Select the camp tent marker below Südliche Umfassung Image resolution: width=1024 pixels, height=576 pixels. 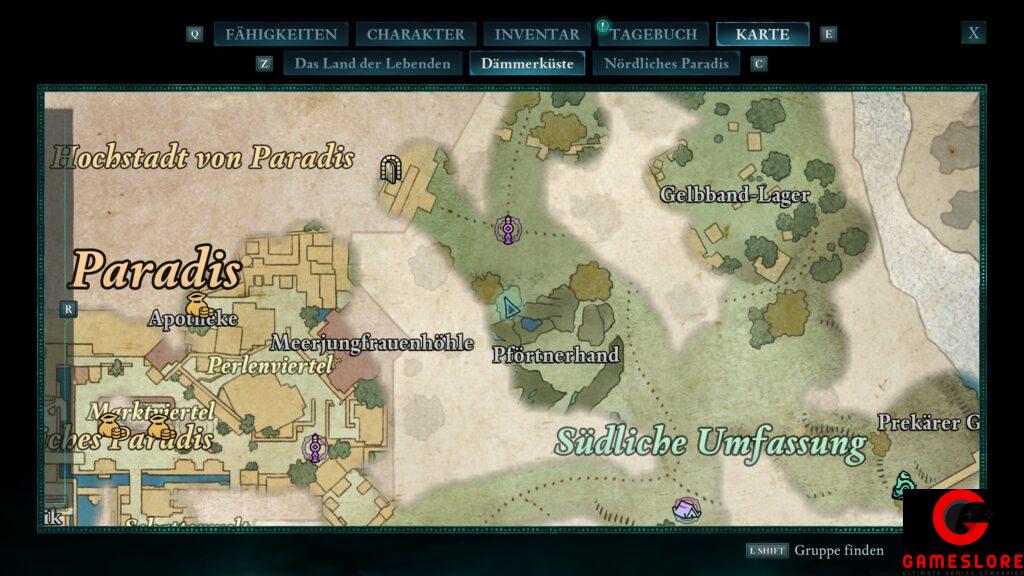(686, 510)
